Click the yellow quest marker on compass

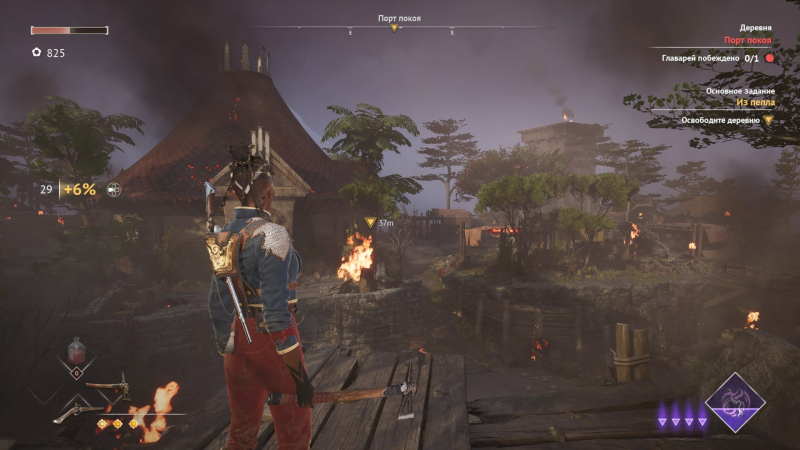(x=394, y=28)
